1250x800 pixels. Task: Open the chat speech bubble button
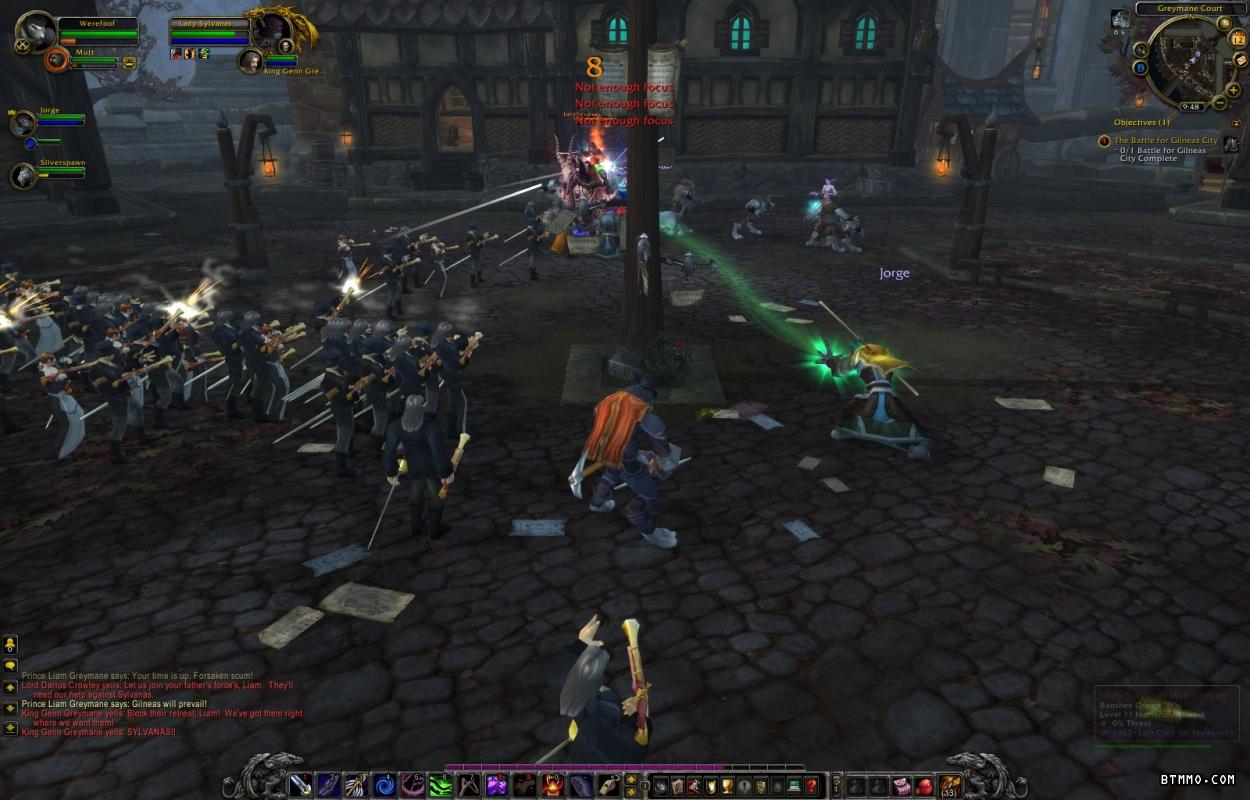pos(10,665)
